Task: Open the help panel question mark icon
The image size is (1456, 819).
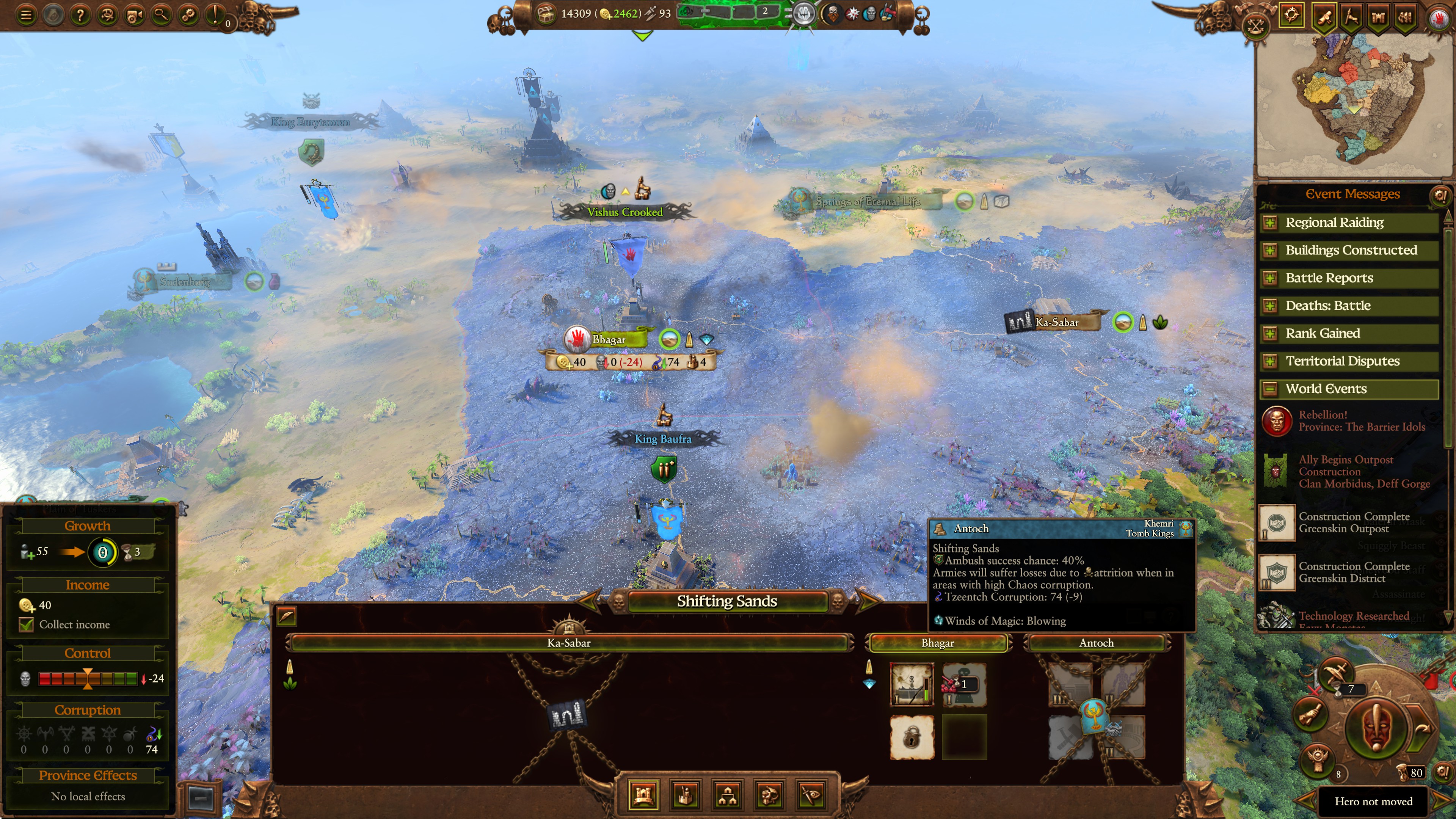Action: [80, 15]
